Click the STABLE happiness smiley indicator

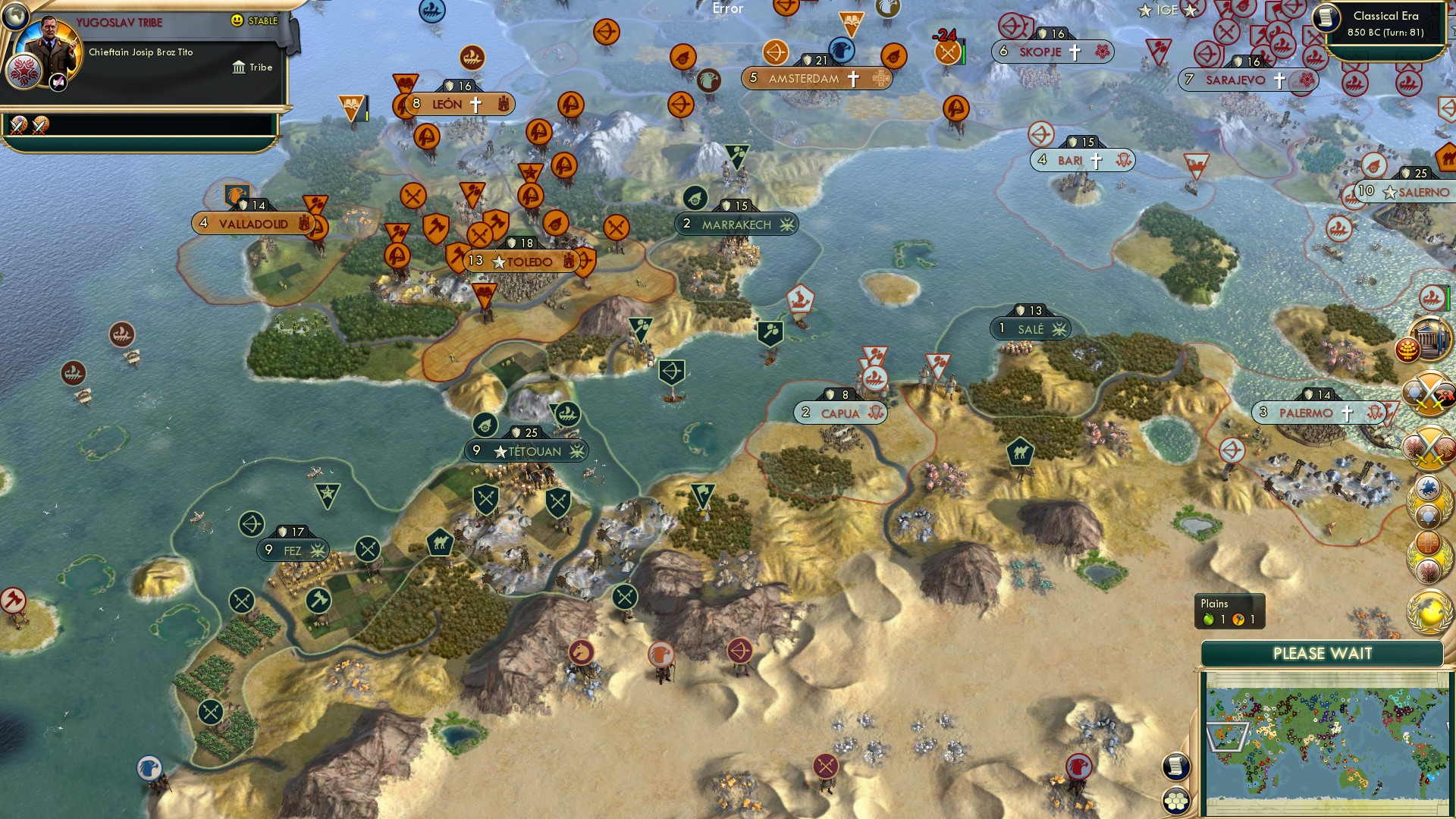237,20
